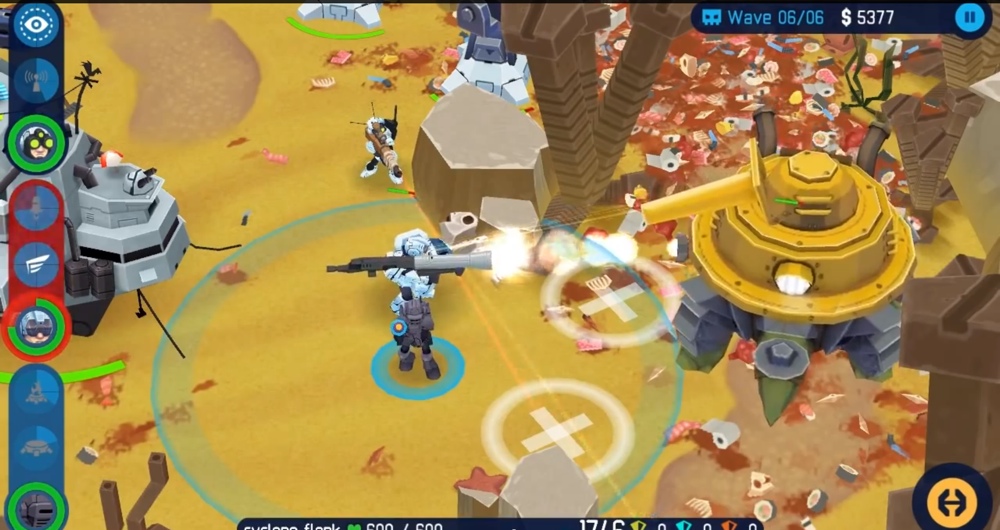Viewport: 1000px width, 530px height.
Task: Use the radio antenna ability
Action: [37, 82]
